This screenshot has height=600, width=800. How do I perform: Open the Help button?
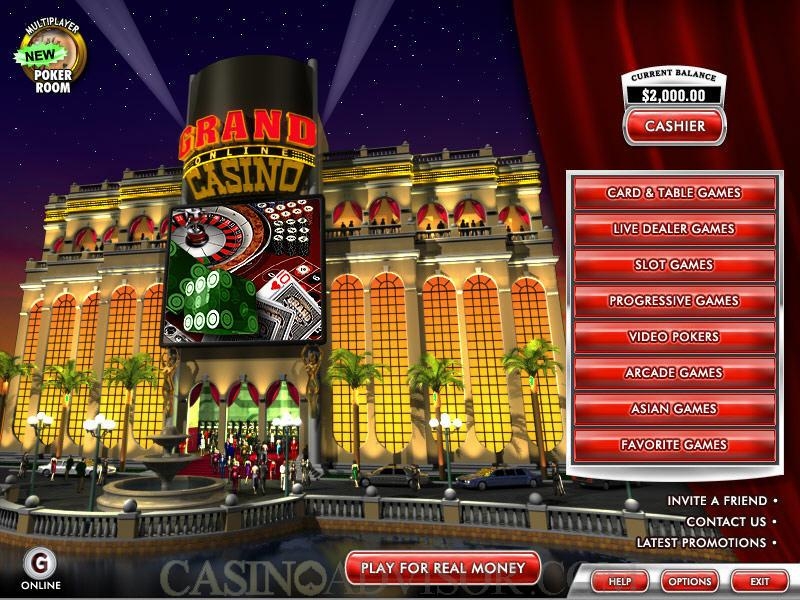[620, 581]
